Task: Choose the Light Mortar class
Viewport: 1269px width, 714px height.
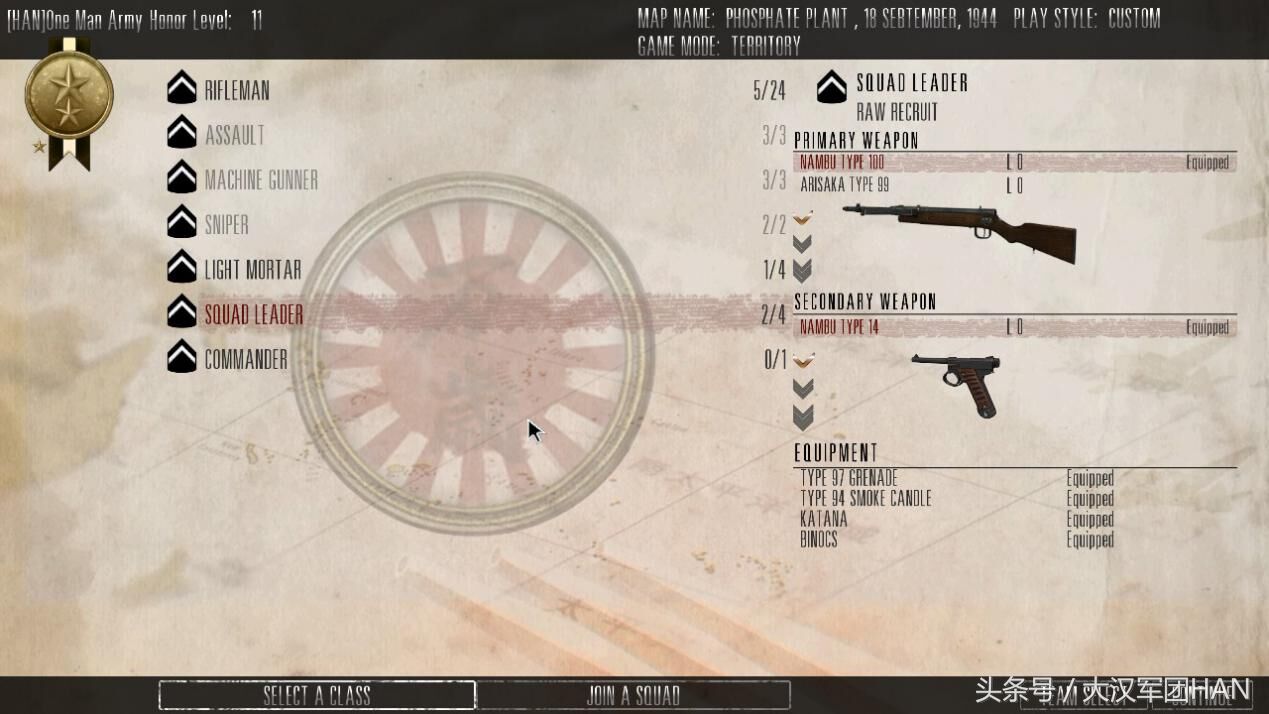Action: click(x=253, y=270)
